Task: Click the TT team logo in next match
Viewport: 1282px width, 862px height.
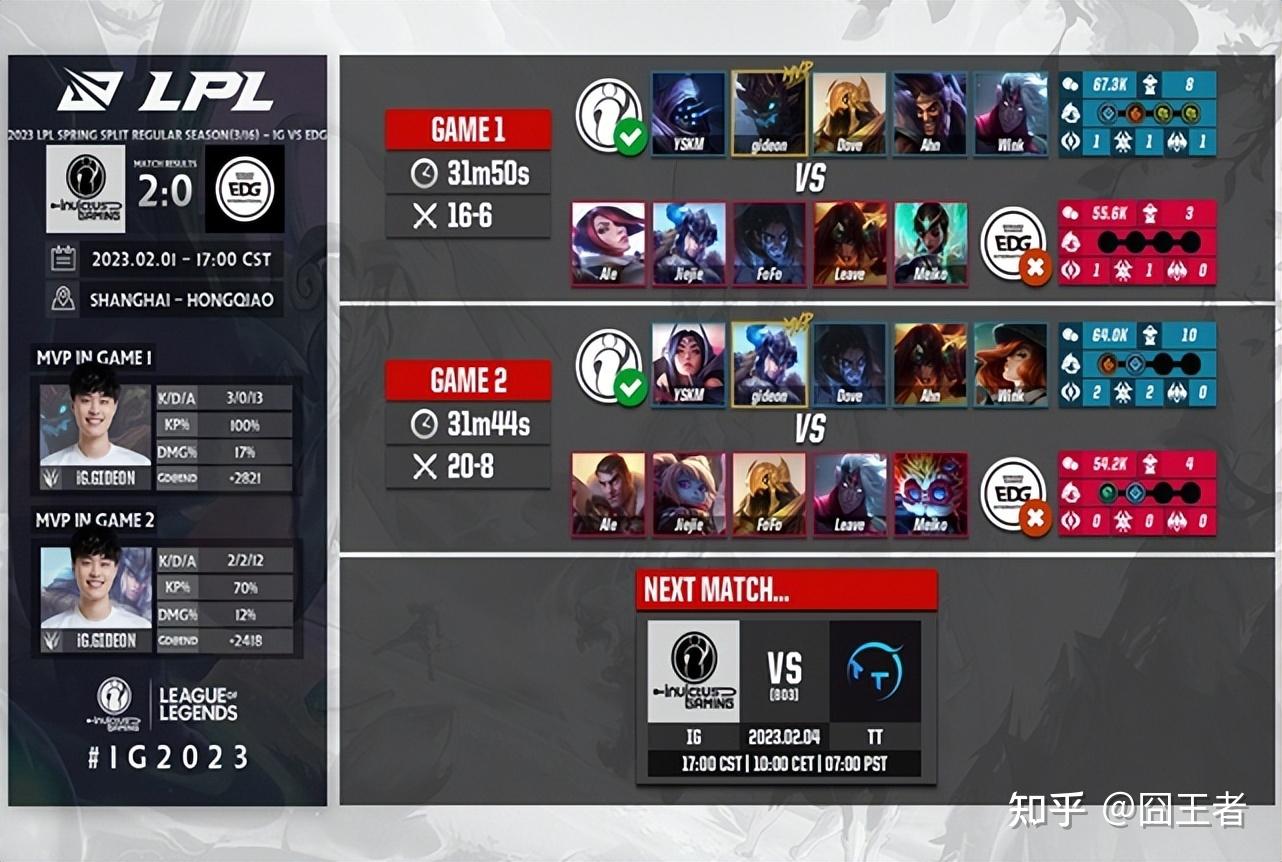Action: click(x=875, y=670)
